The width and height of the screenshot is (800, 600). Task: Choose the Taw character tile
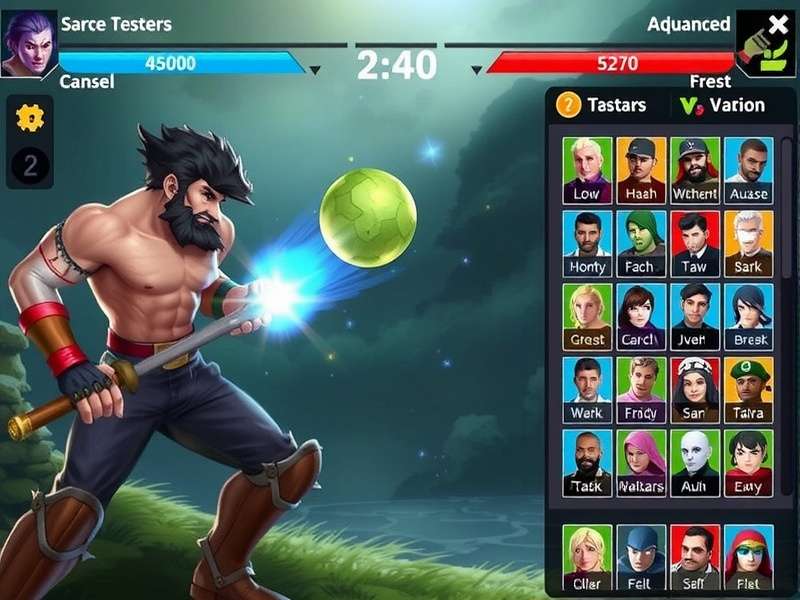tap(695, 243)
